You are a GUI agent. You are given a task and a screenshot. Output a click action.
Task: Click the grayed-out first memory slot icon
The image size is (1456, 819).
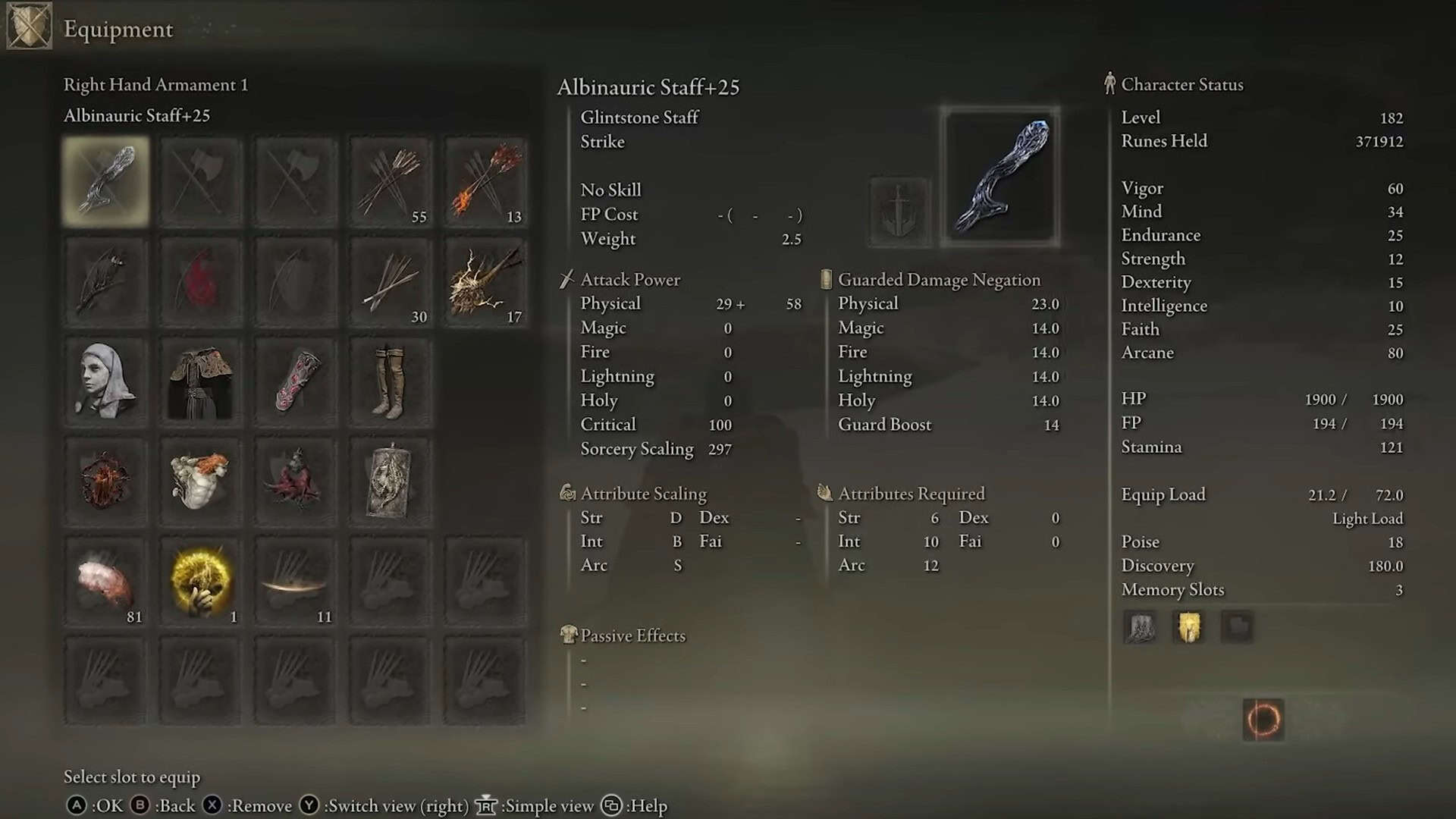pyautogui.click(x=1140, y=628)
